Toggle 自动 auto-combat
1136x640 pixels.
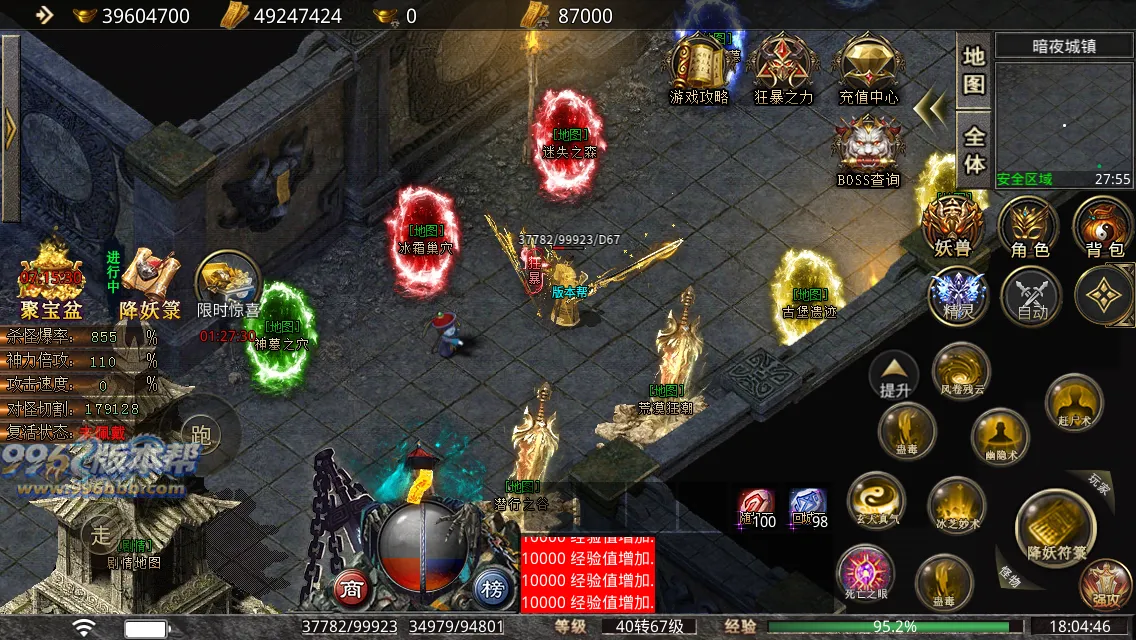click(x=1031, y=295)
